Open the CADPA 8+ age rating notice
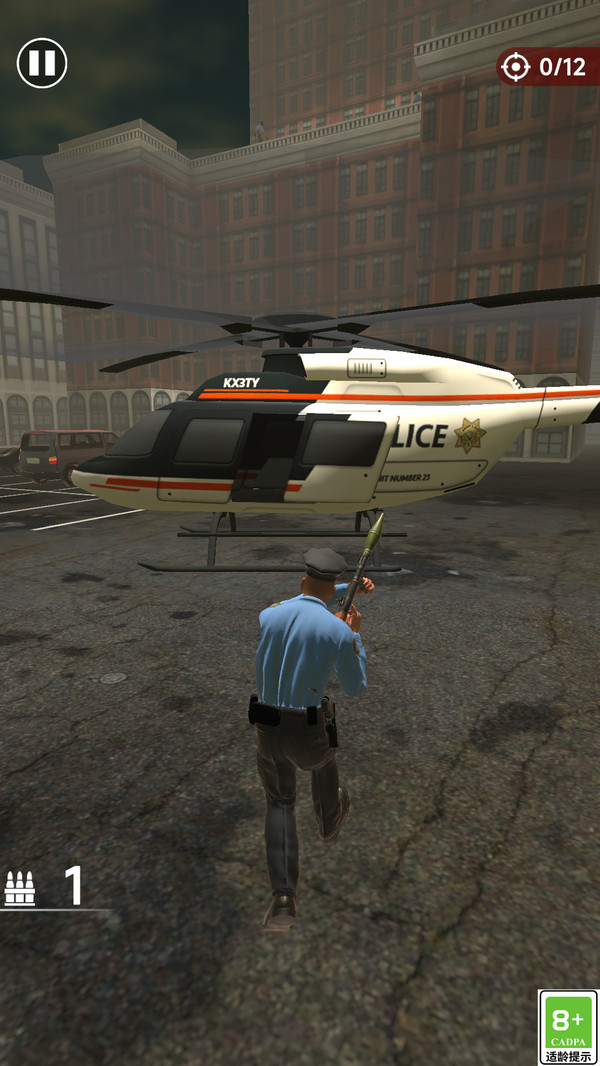600x1066 pixels. pos(567,1026)
